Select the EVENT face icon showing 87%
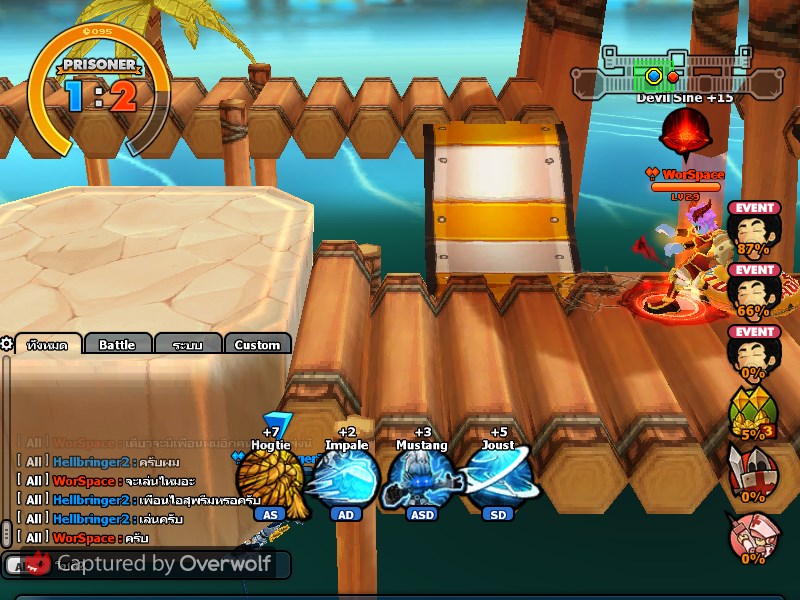The width and height of the screenshot is (800, 600). point(753,232)
